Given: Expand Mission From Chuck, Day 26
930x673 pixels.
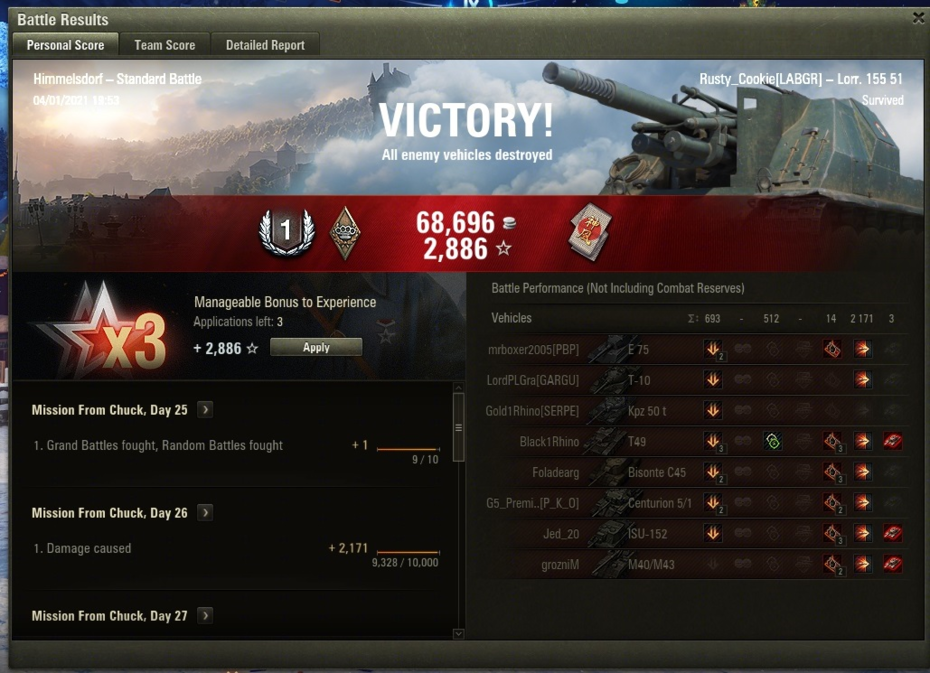Looking at the screenshot, I should point(205,512).
